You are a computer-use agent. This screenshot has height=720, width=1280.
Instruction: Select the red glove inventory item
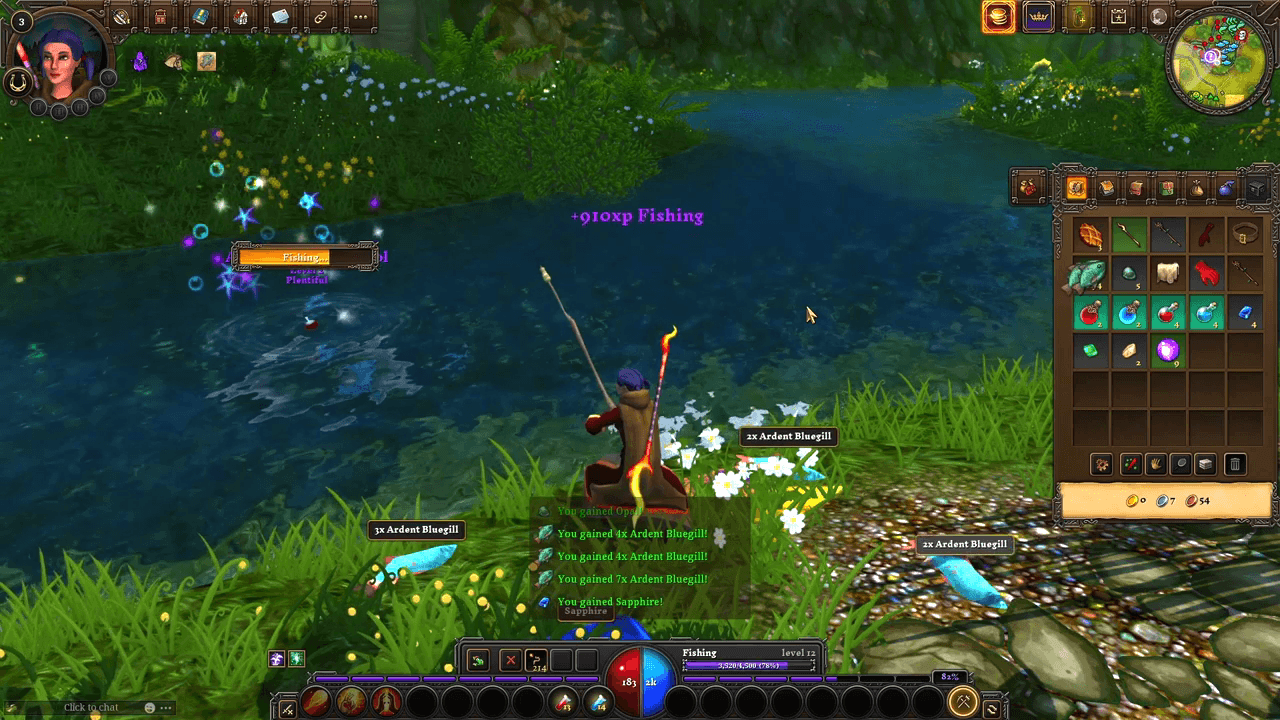pyautogui.click(x=1206, y=273)
